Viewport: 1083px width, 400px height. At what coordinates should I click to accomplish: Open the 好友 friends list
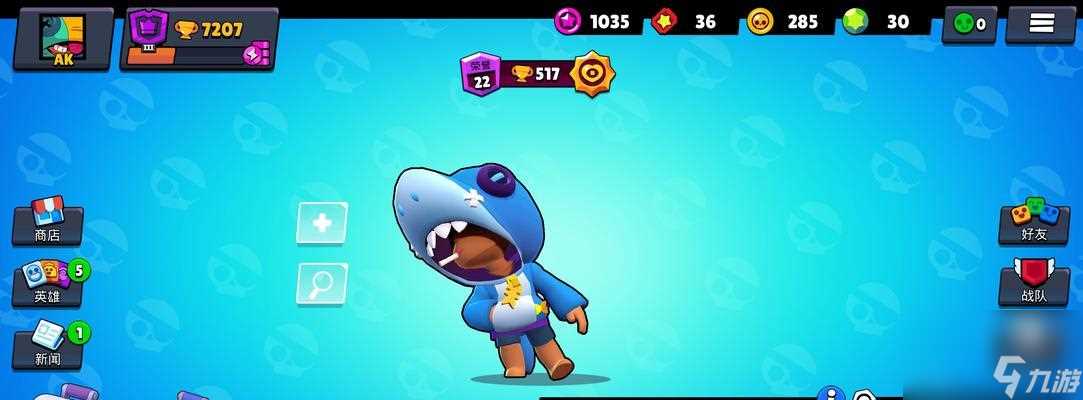(x=1034, y=222)
